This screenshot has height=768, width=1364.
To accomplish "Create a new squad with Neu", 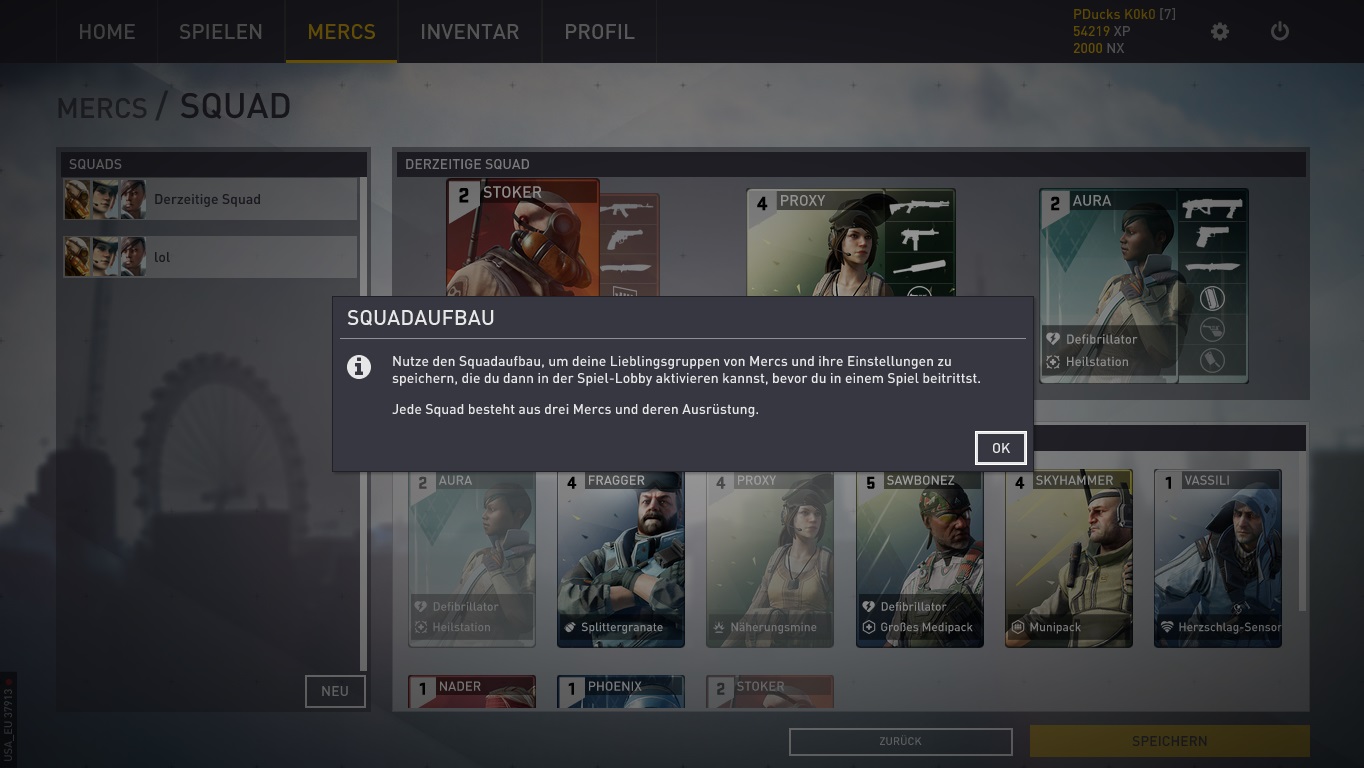I will (x=334, y=691).
